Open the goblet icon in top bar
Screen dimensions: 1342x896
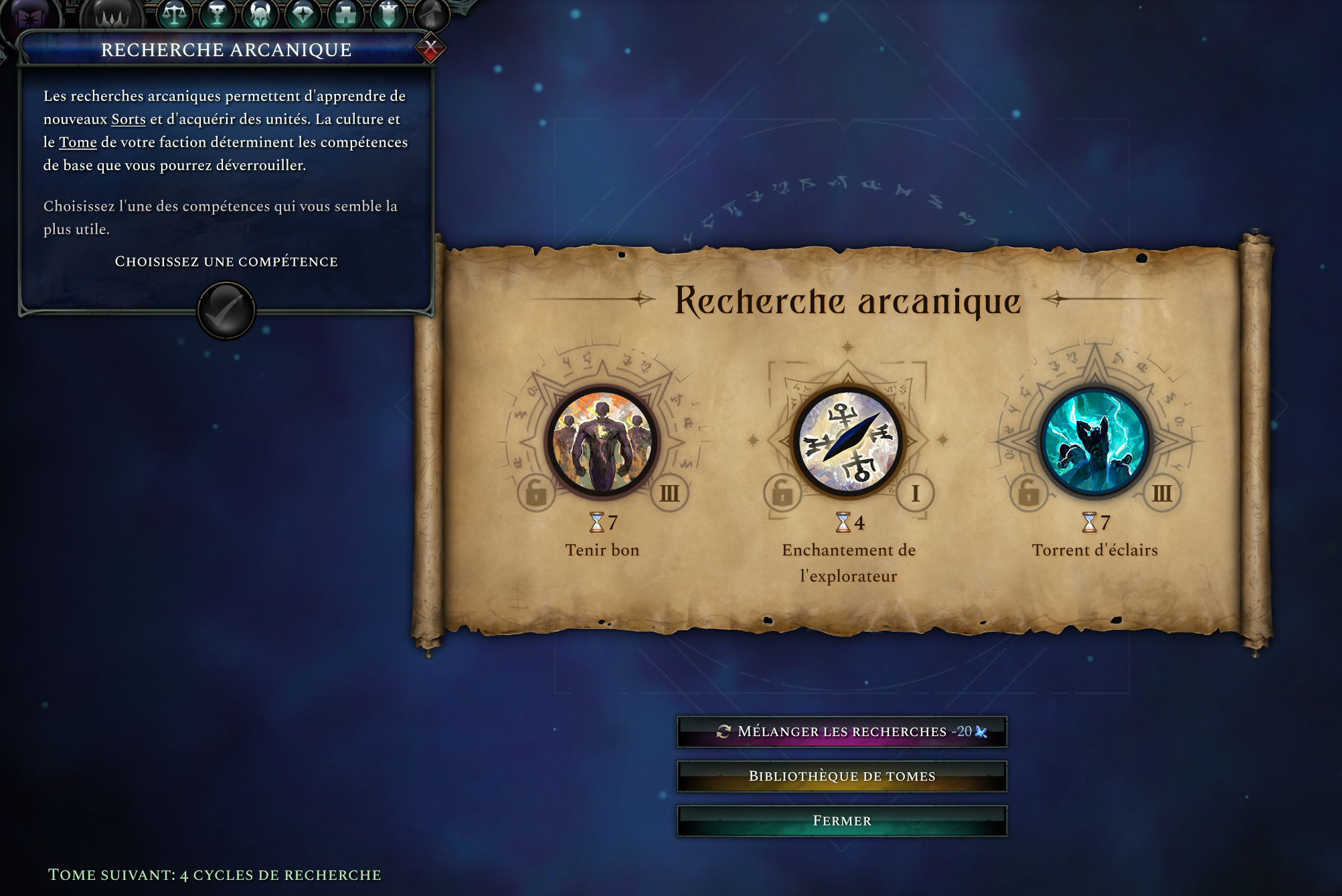tap(217, 13)
